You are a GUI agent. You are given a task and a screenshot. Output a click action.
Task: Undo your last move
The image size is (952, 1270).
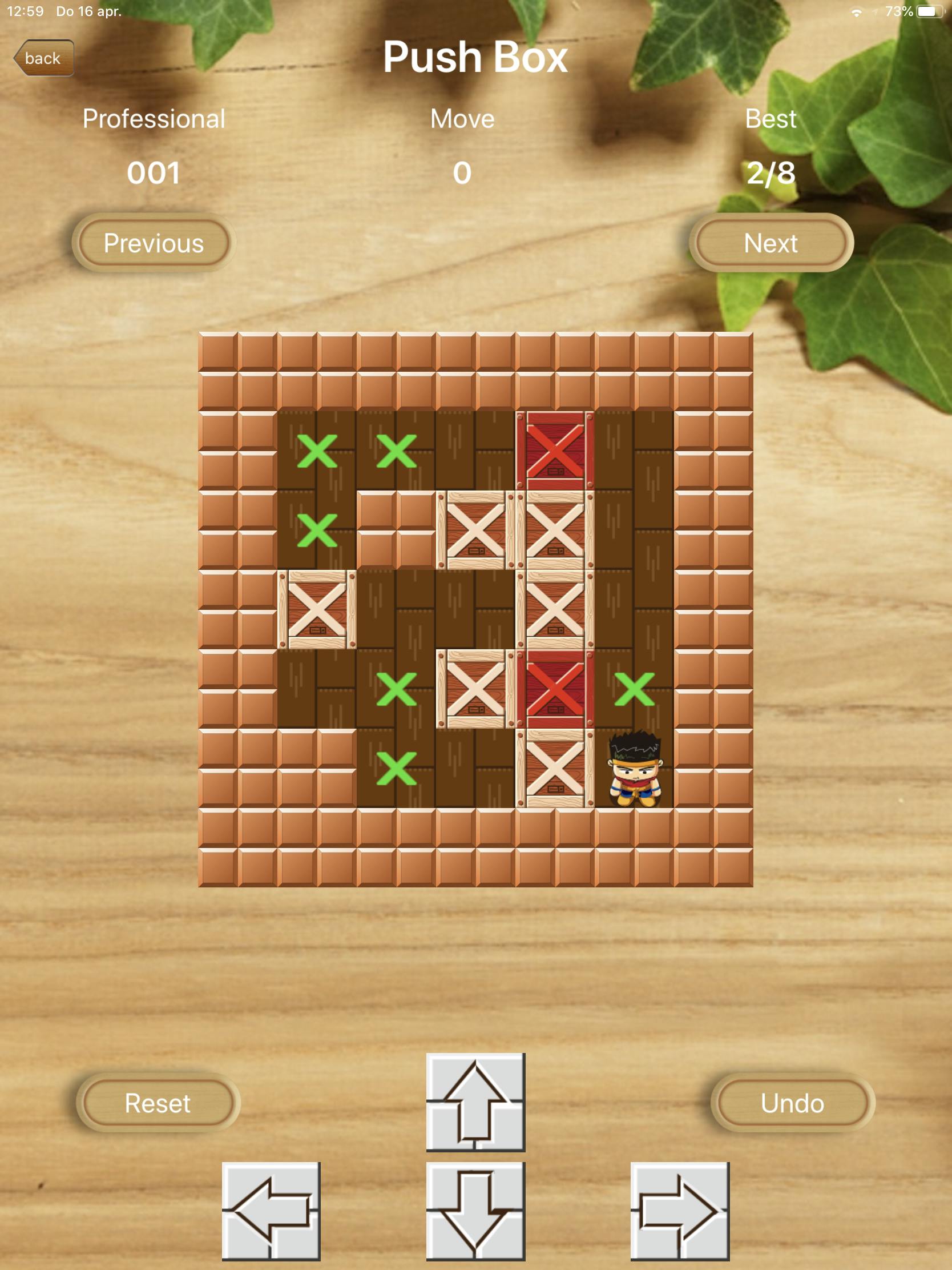pos(792,1102)
